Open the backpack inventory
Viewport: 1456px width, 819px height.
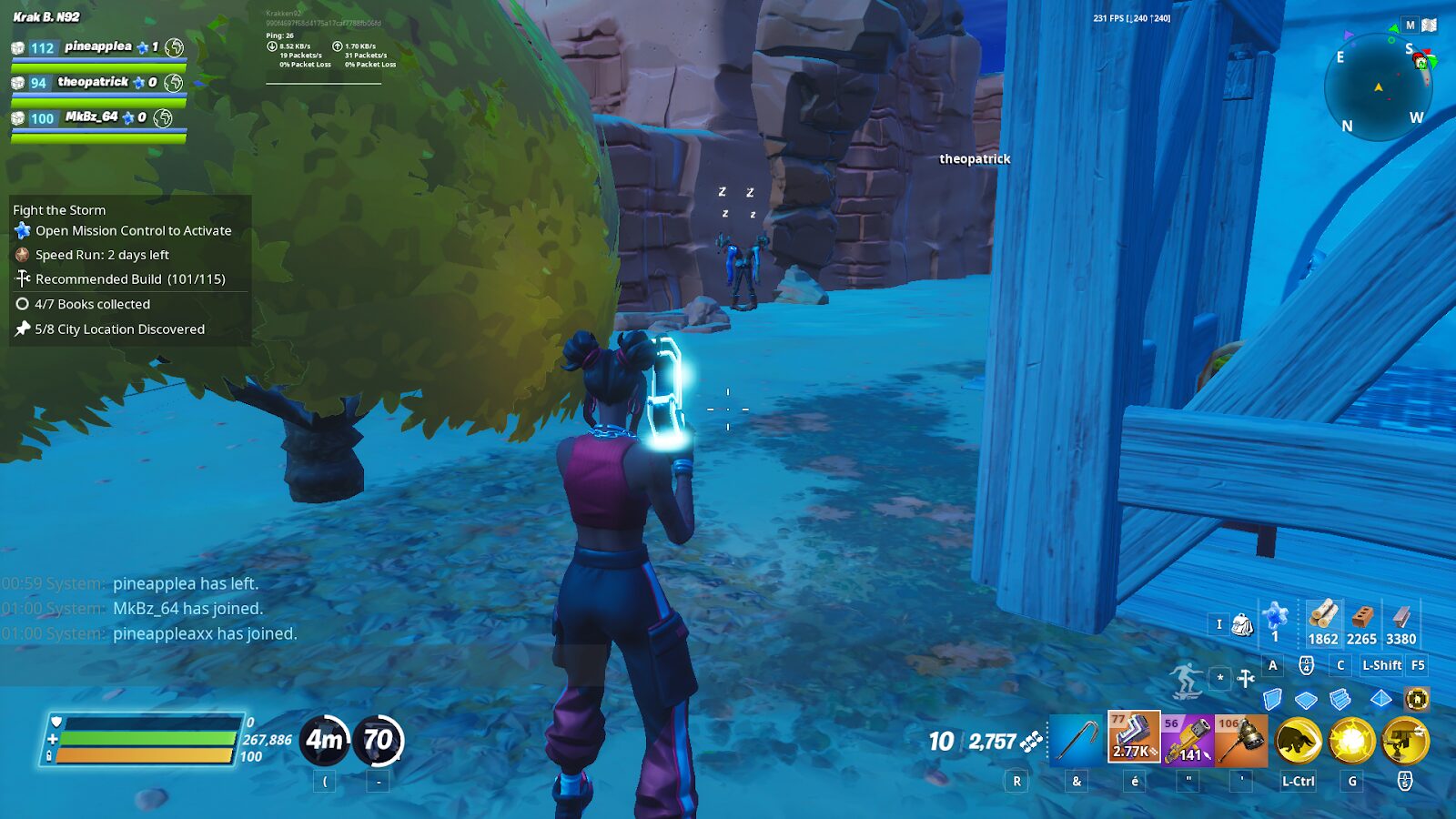[x=1241, y=624]
